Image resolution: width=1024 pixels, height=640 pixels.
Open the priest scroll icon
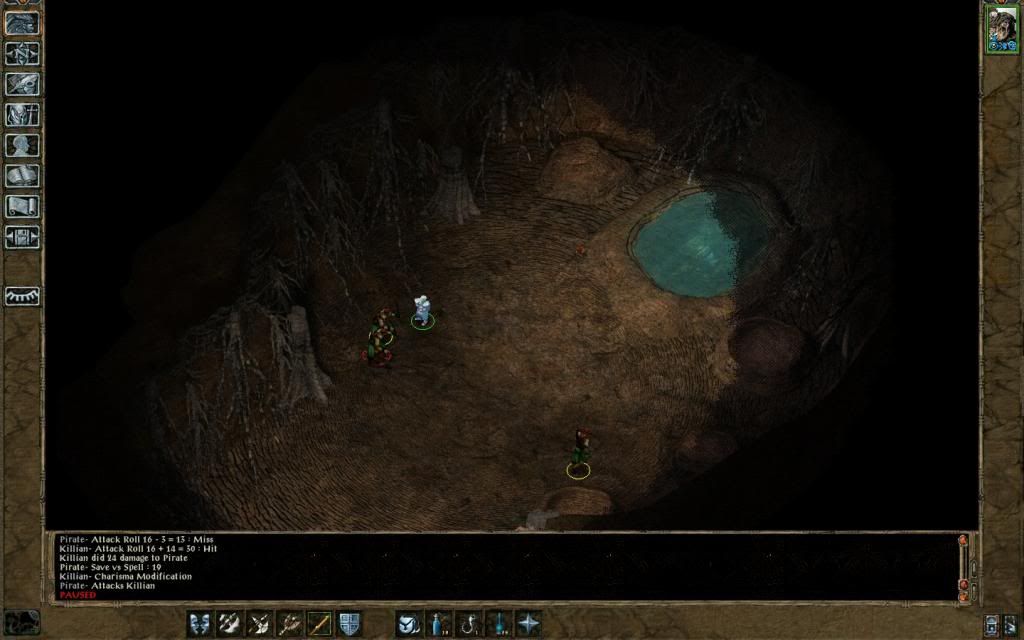click(x=22, y=206)
